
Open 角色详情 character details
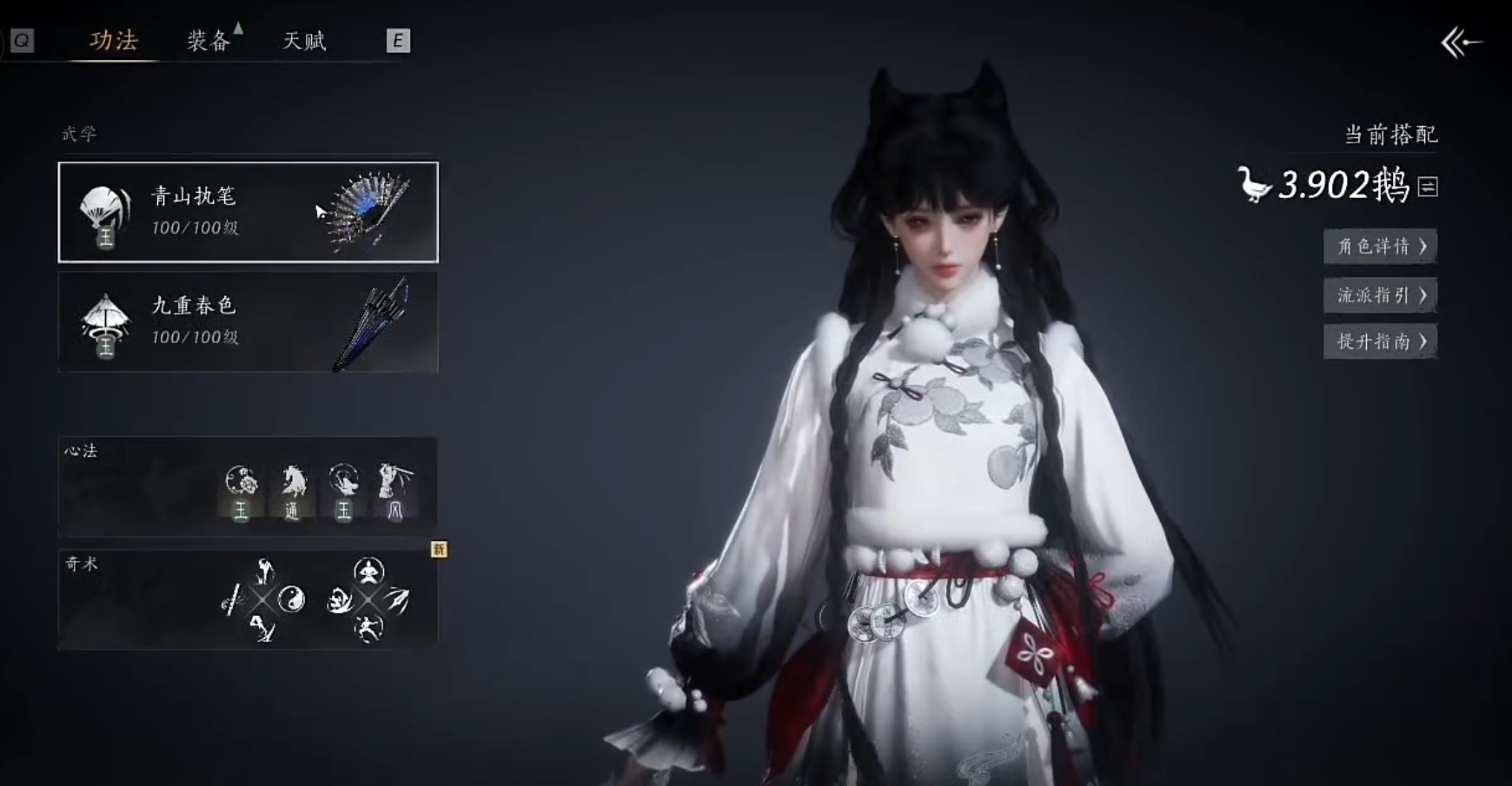[x=1380, y=247]
